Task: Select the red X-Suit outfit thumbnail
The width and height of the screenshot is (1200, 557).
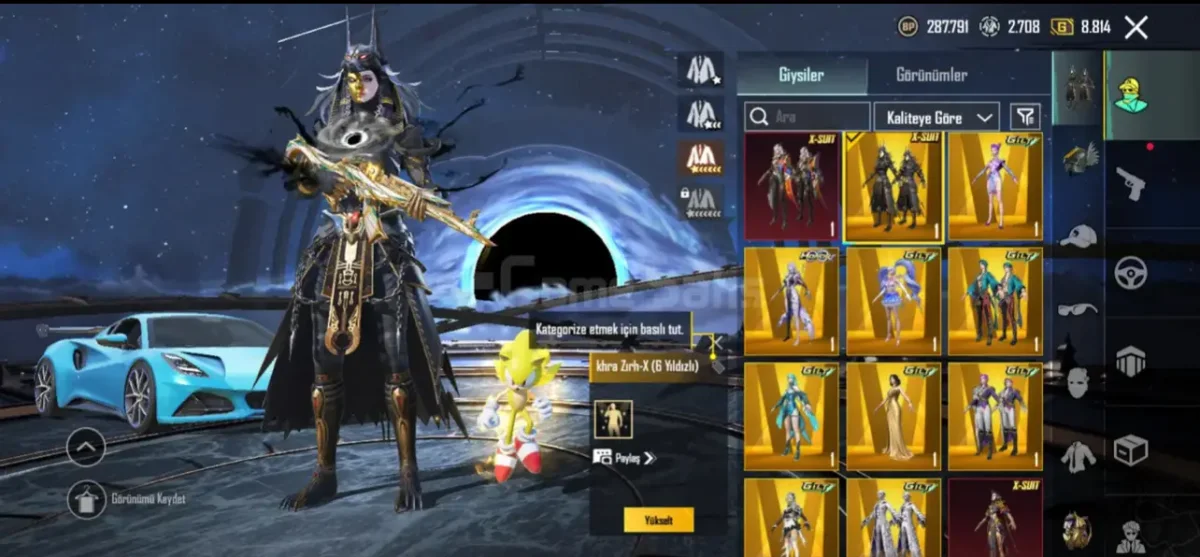Action: tap(792, 186)
